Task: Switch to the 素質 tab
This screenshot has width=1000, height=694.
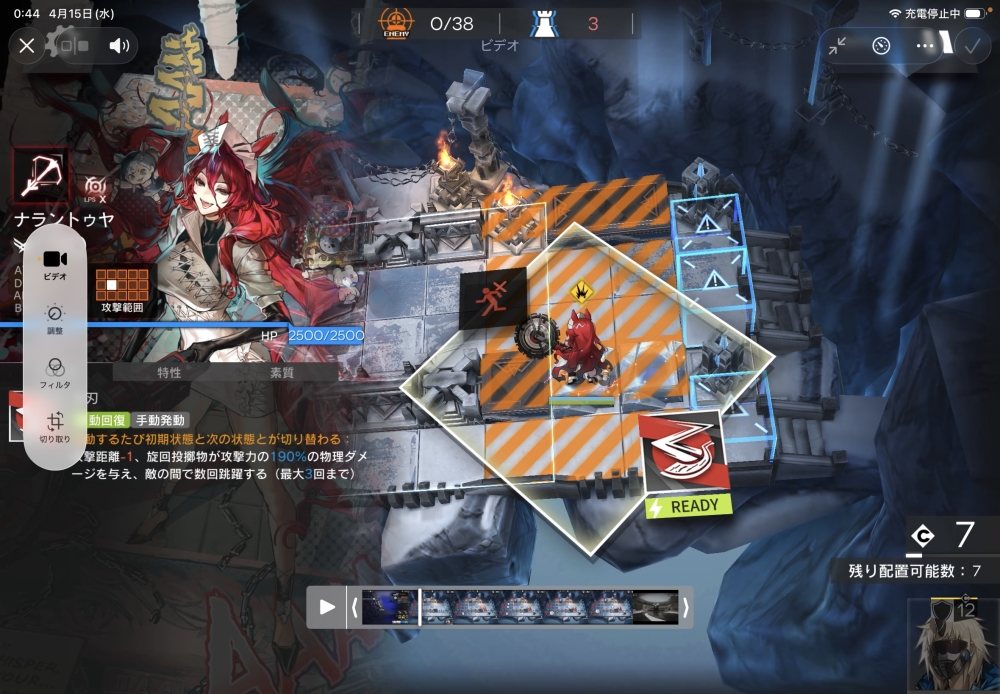Action: pyautogui.click(x=282, y=373)
